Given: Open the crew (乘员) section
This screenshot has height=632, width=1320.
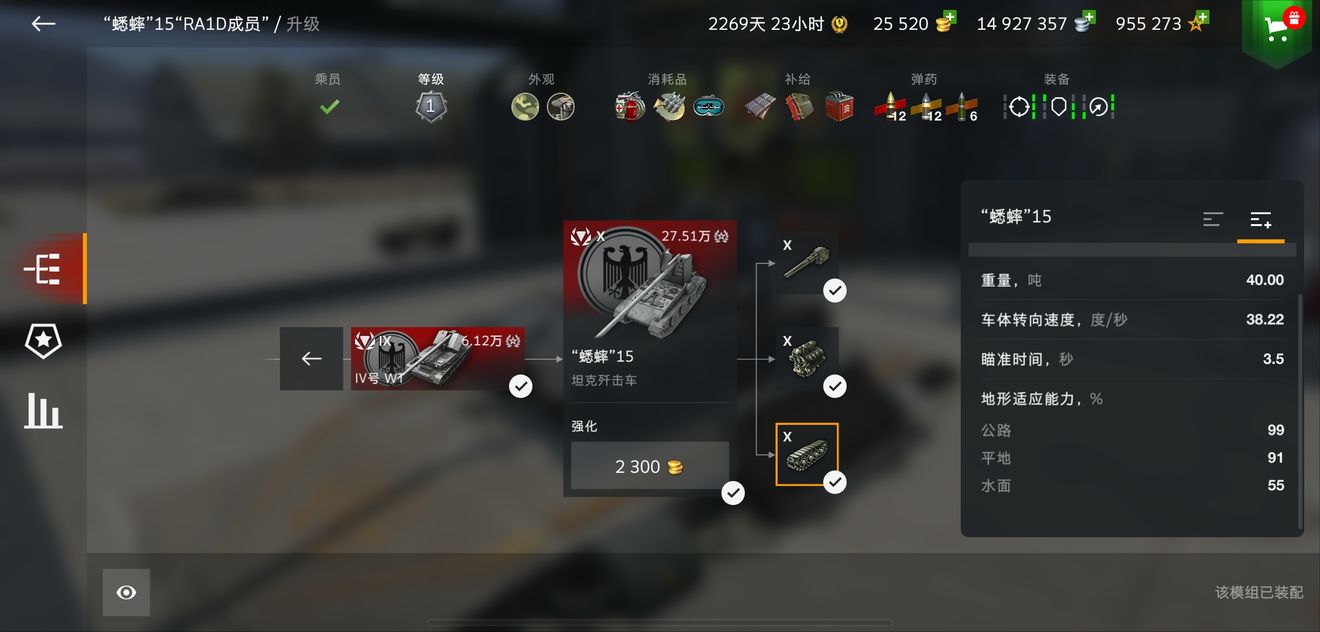Looking at the screenshot, I should pyautogui.click(x=329, y=97).
